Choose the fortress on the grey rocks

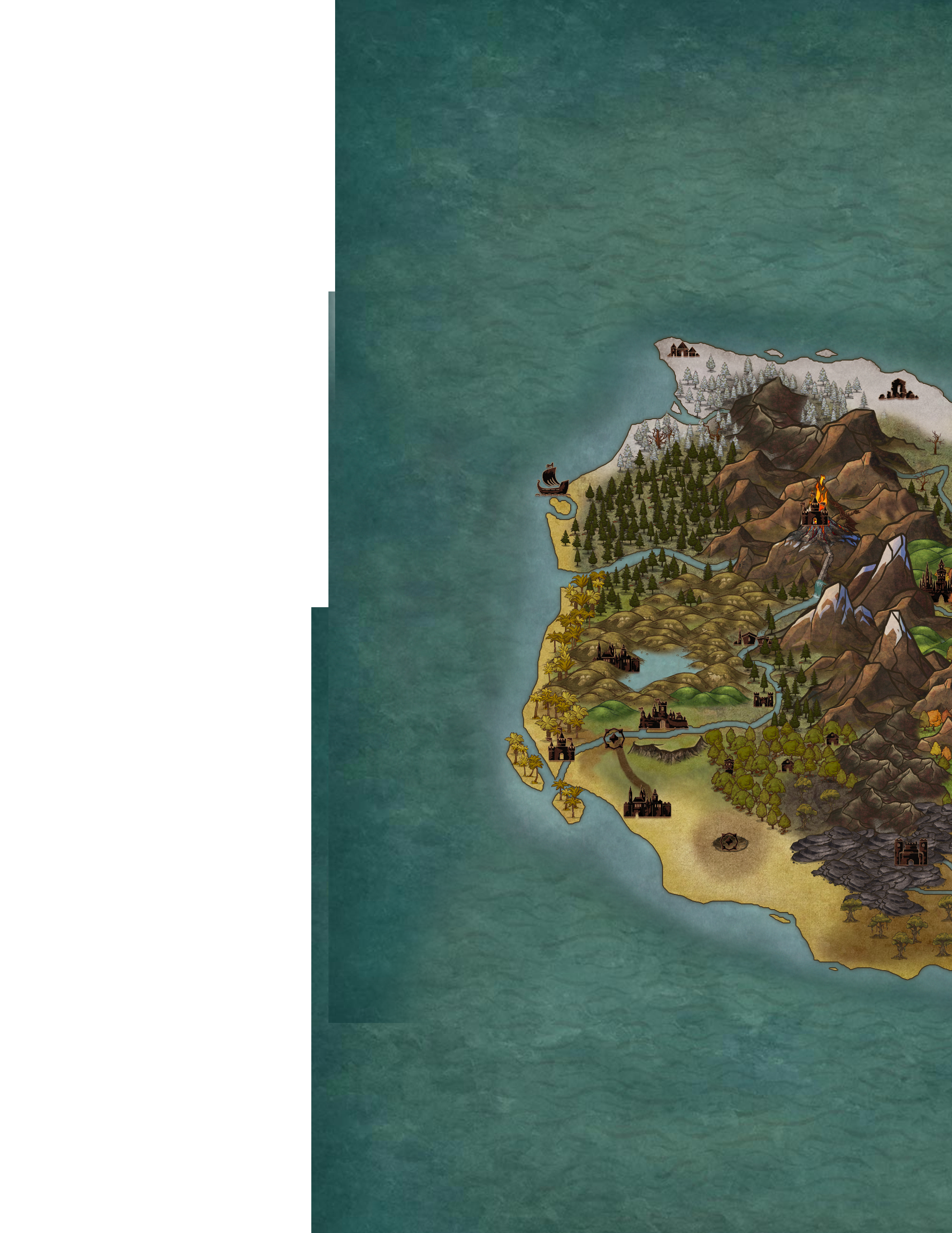tap(910, 852)
